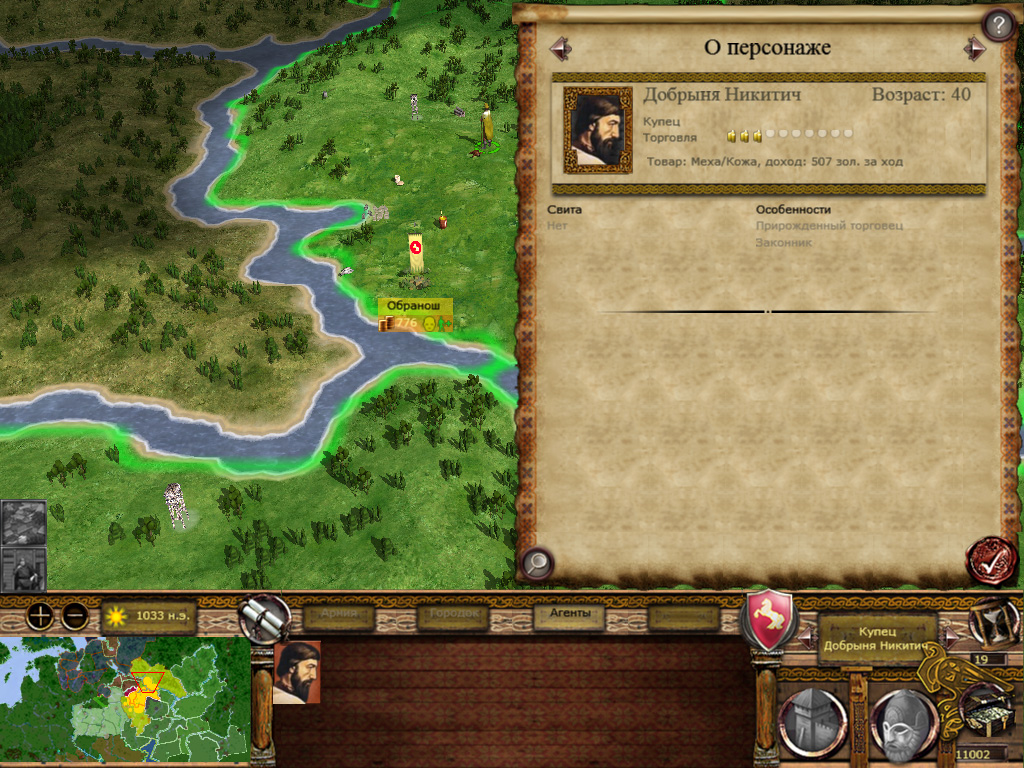The image size is (1024, 768).
Task: Select the merchant portrait card in the agents panel
Action: coord(297,673)
